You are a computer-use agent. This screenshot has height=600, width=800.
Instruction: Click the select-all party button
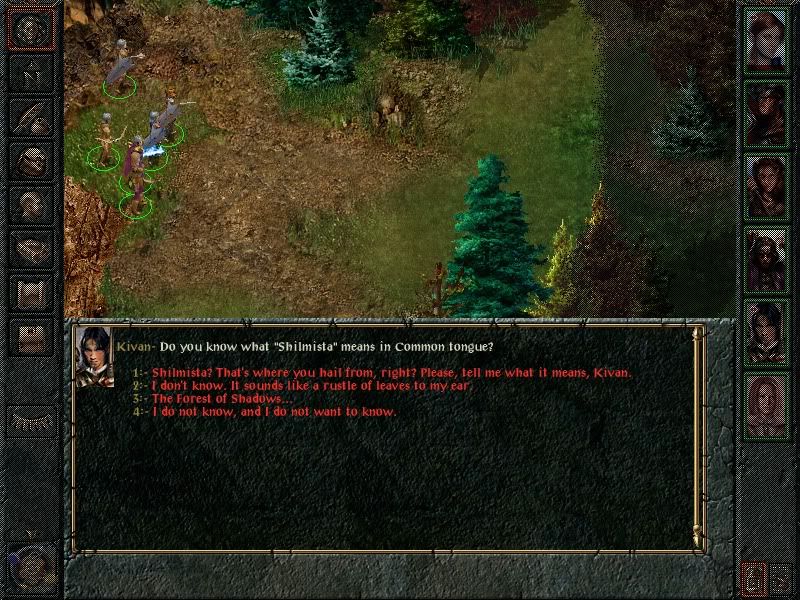(781, 578)
